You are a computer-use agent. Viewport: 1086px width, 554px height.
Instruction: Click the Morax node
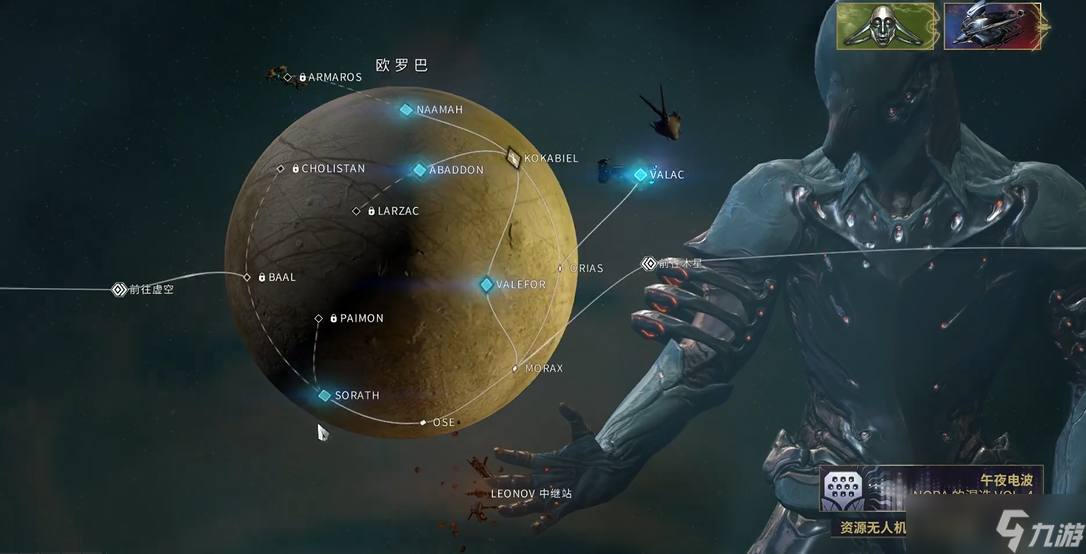point(516,368)
